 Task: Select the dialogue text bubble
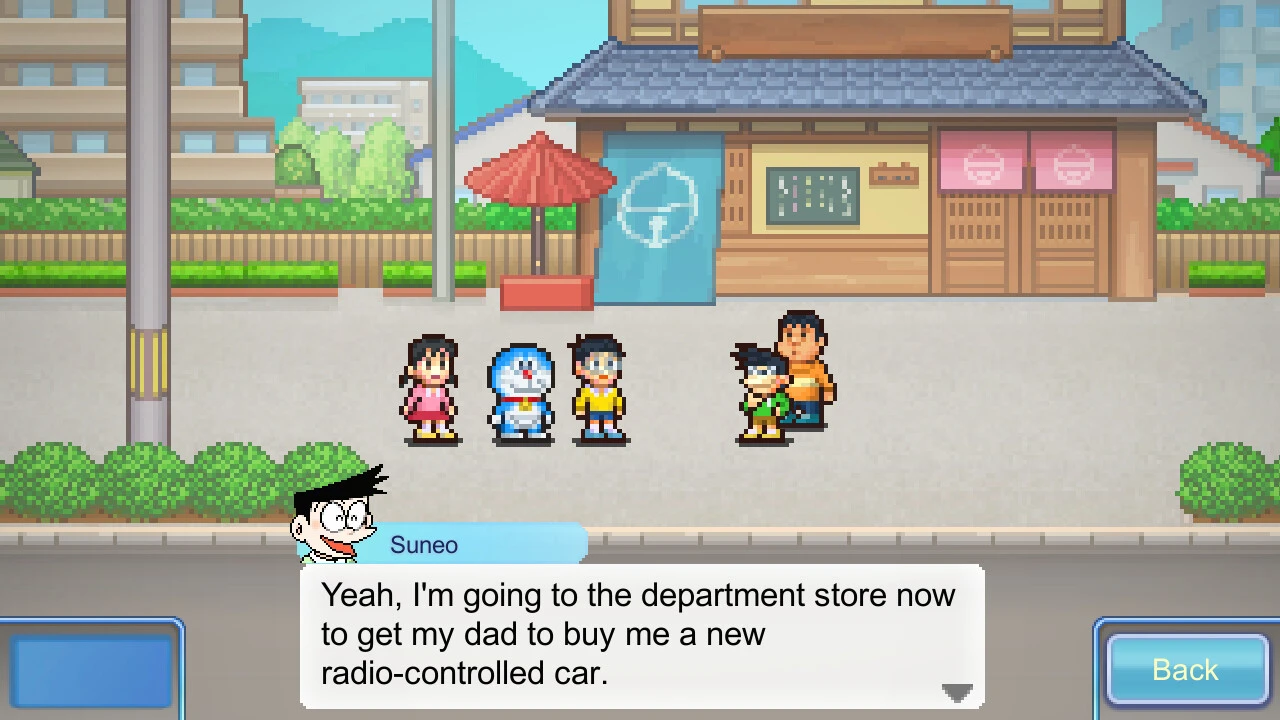640,635
